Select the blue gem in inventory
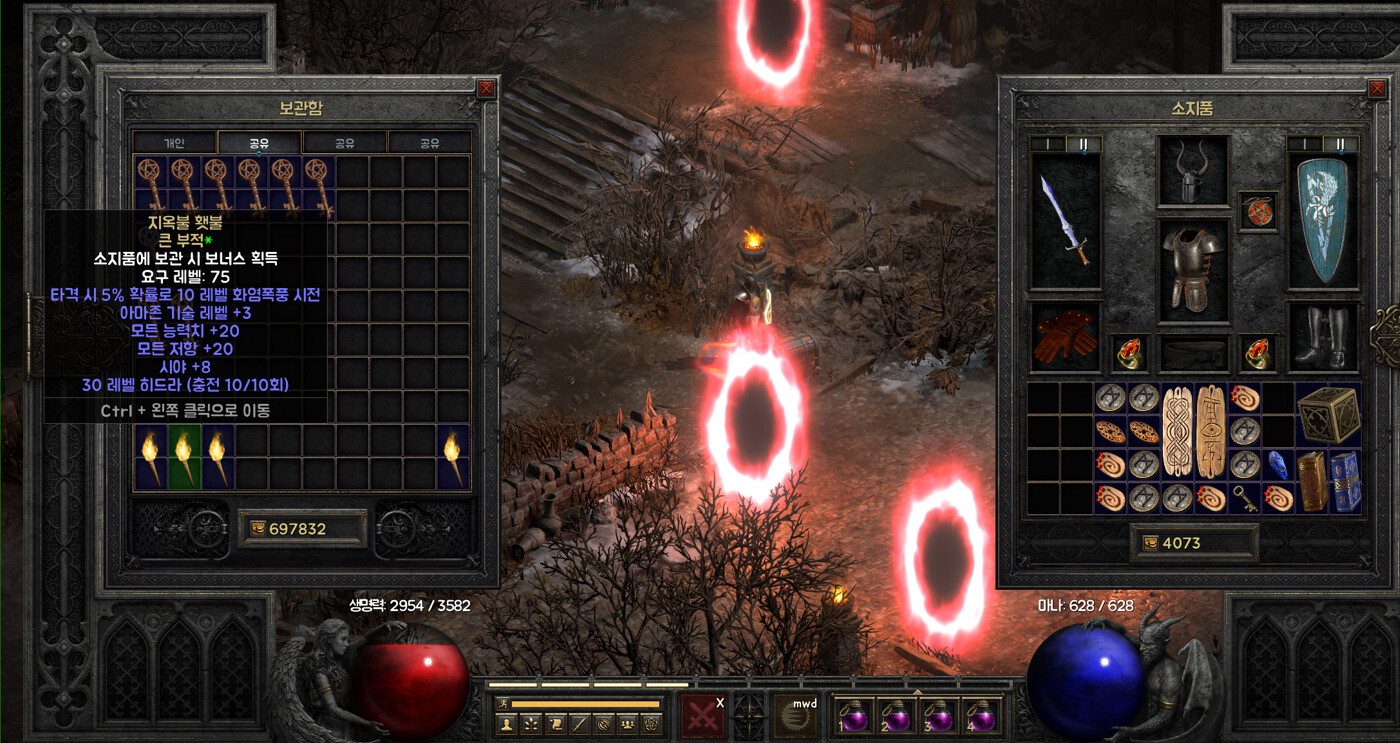 click(1277, 464)
